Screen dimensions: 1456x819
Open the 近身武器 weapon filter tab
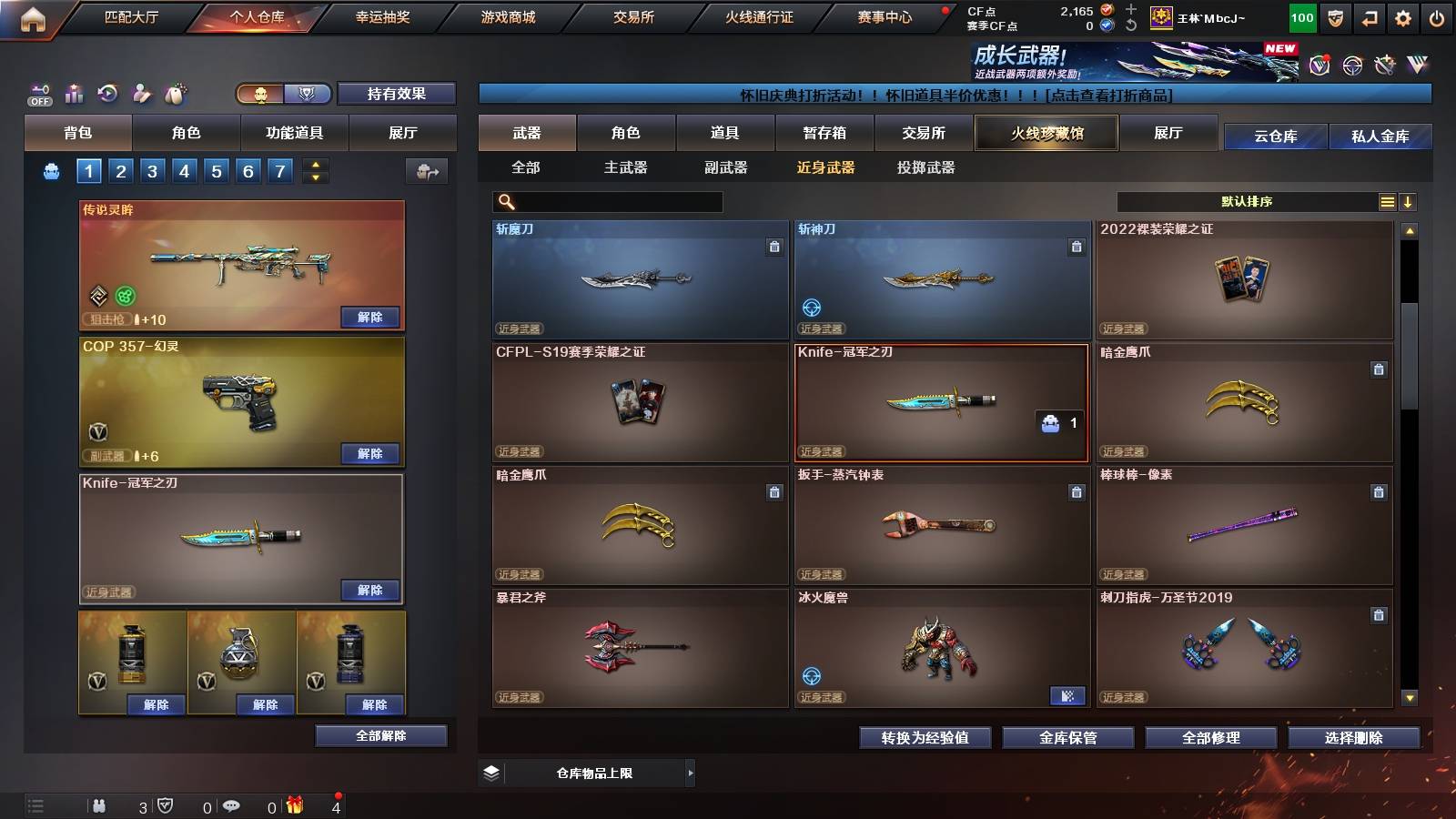point(826,167)
